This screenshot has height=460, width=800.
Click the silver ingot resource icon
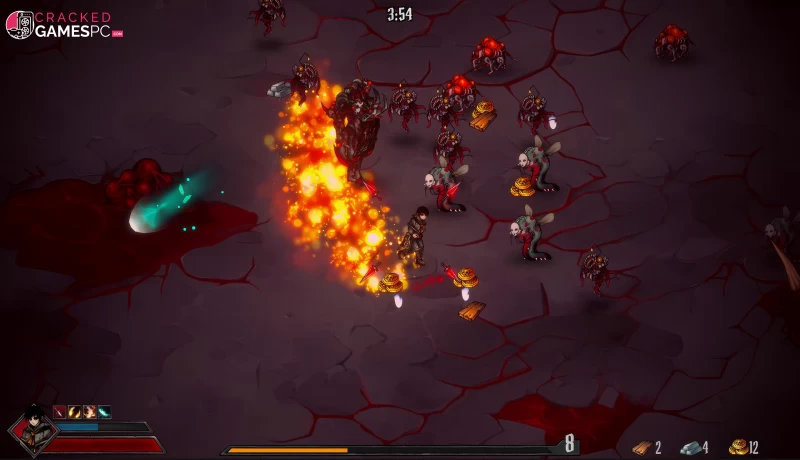coord(690,448)
